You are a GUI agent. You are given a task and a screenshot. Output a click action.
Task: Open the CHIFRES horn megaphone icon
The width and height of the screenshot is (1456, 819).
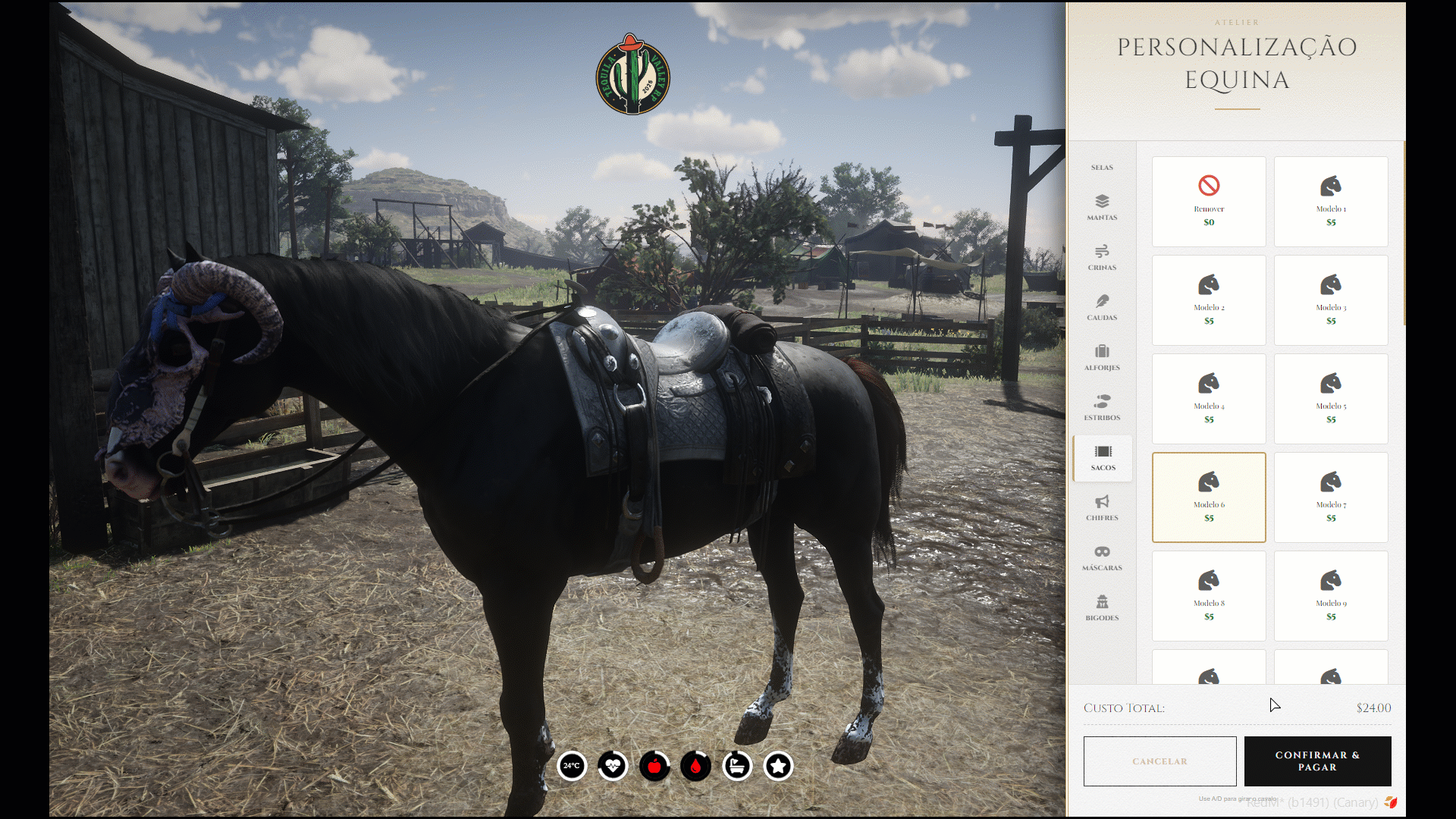pyautogui.click(x=1101, y=508)
